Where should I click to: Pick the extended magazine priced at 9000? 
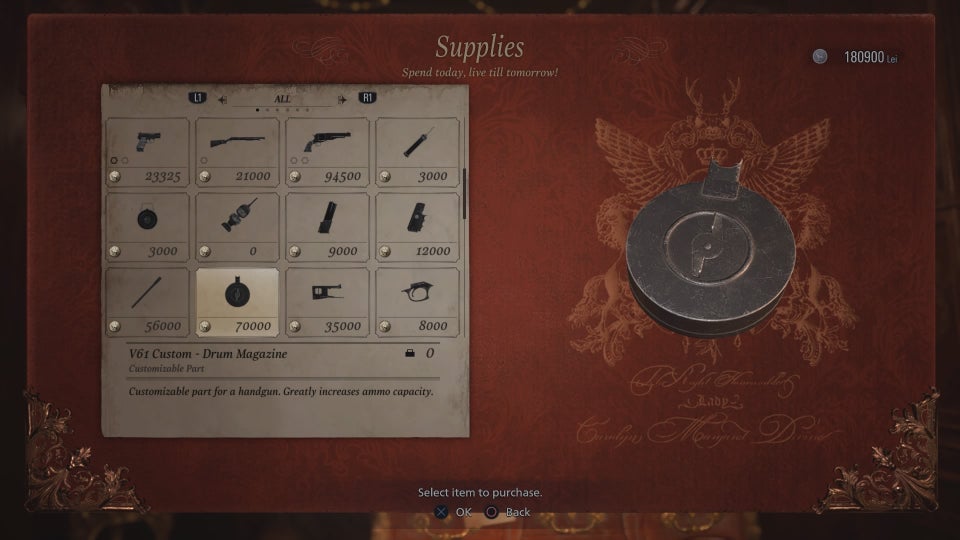point(327,226)
